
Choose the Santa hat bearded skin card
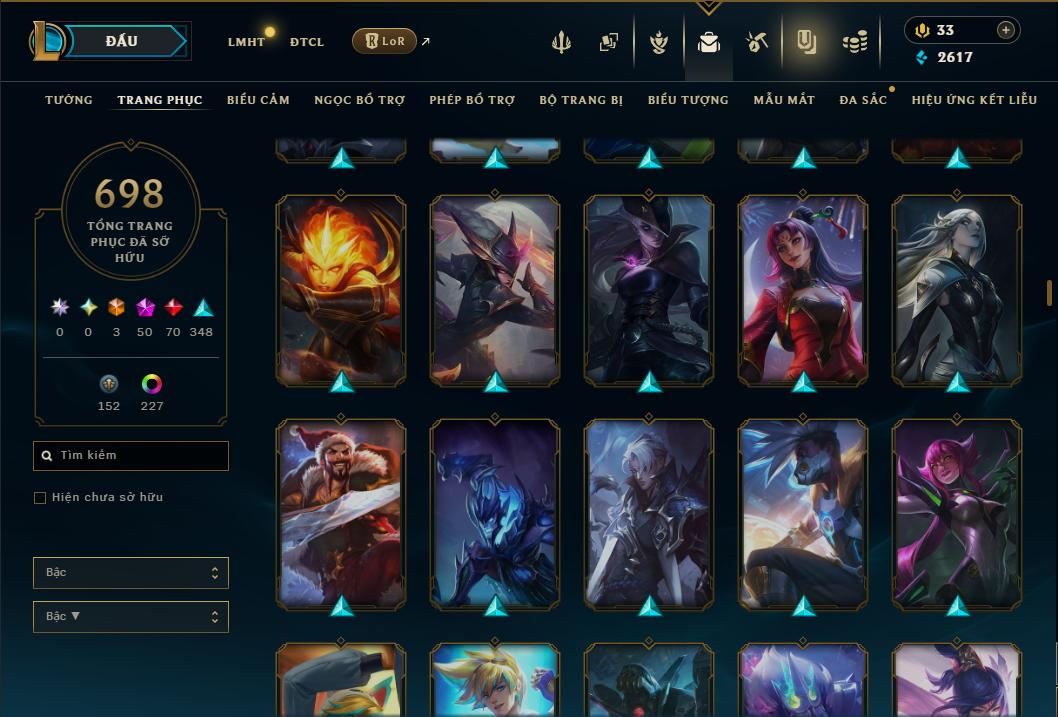pos(341,512)
